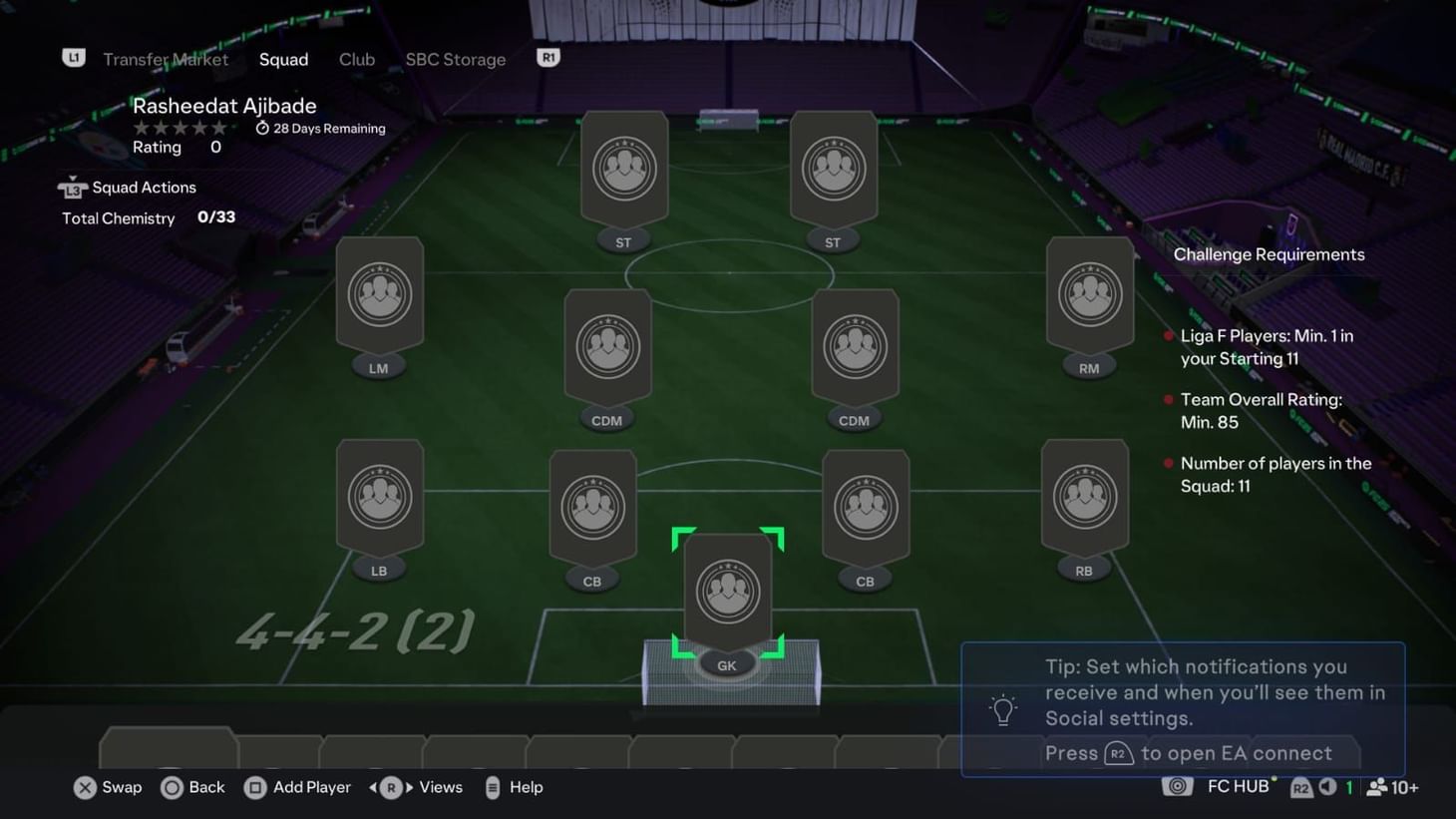
Task: Open Help from the bottom bar
Action: click(x=494, y=787)
